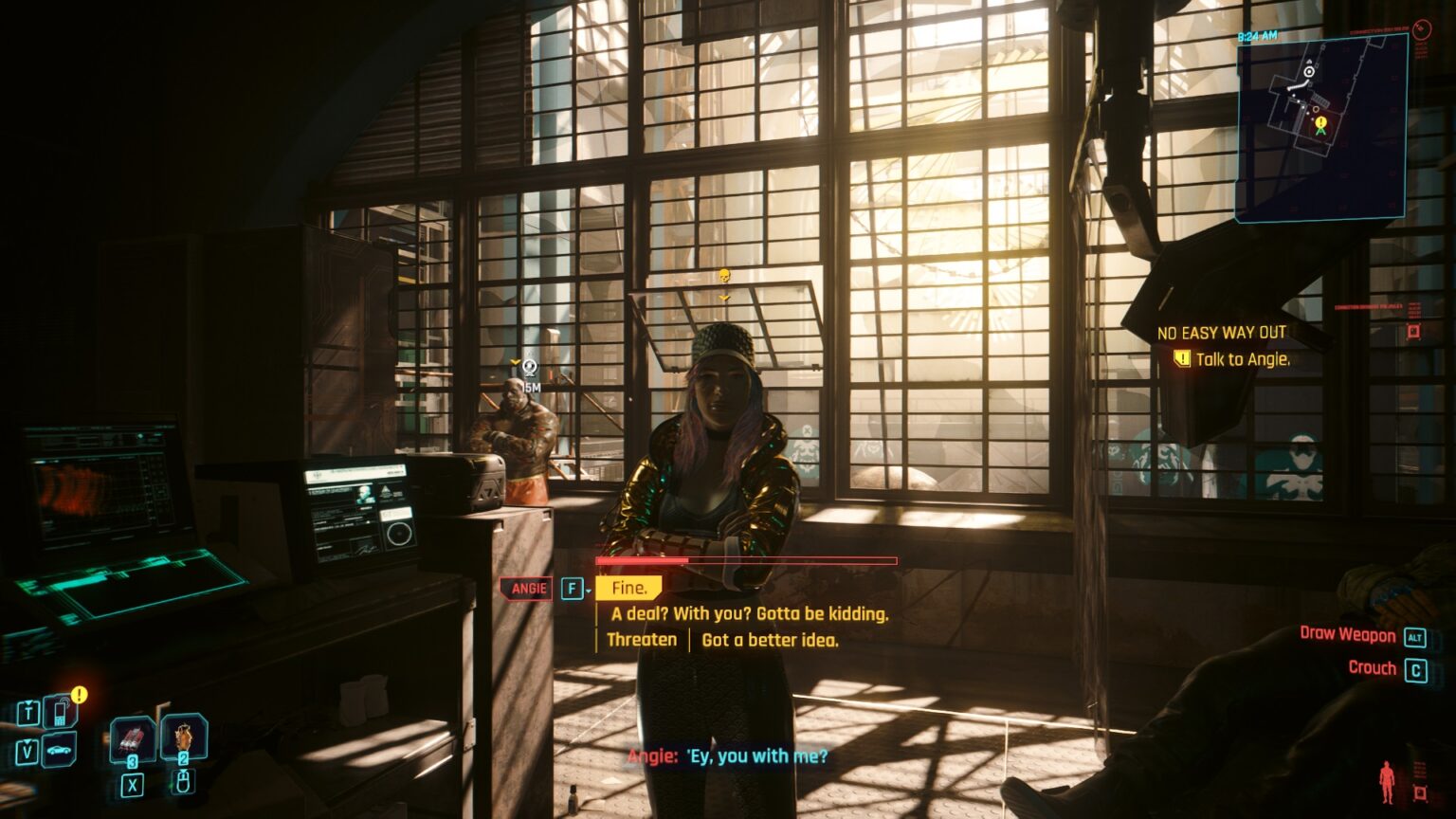Click the exclamation icon beside Talk to Angie
The height and width of the screenshot is (819, 1456).
click(x=1181, y=359)
